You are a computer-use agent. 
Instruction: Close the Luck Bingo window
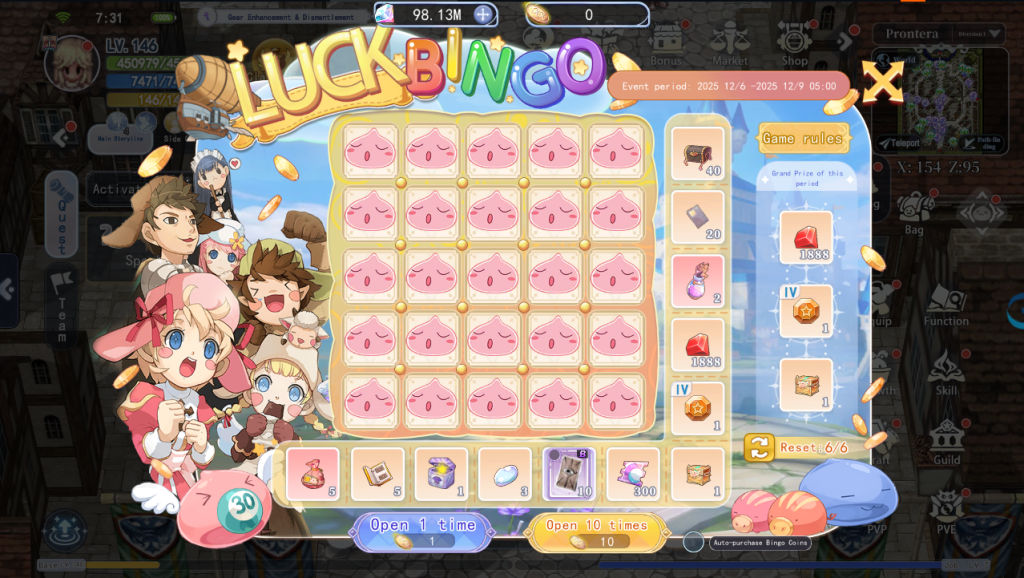pos(882,81)
